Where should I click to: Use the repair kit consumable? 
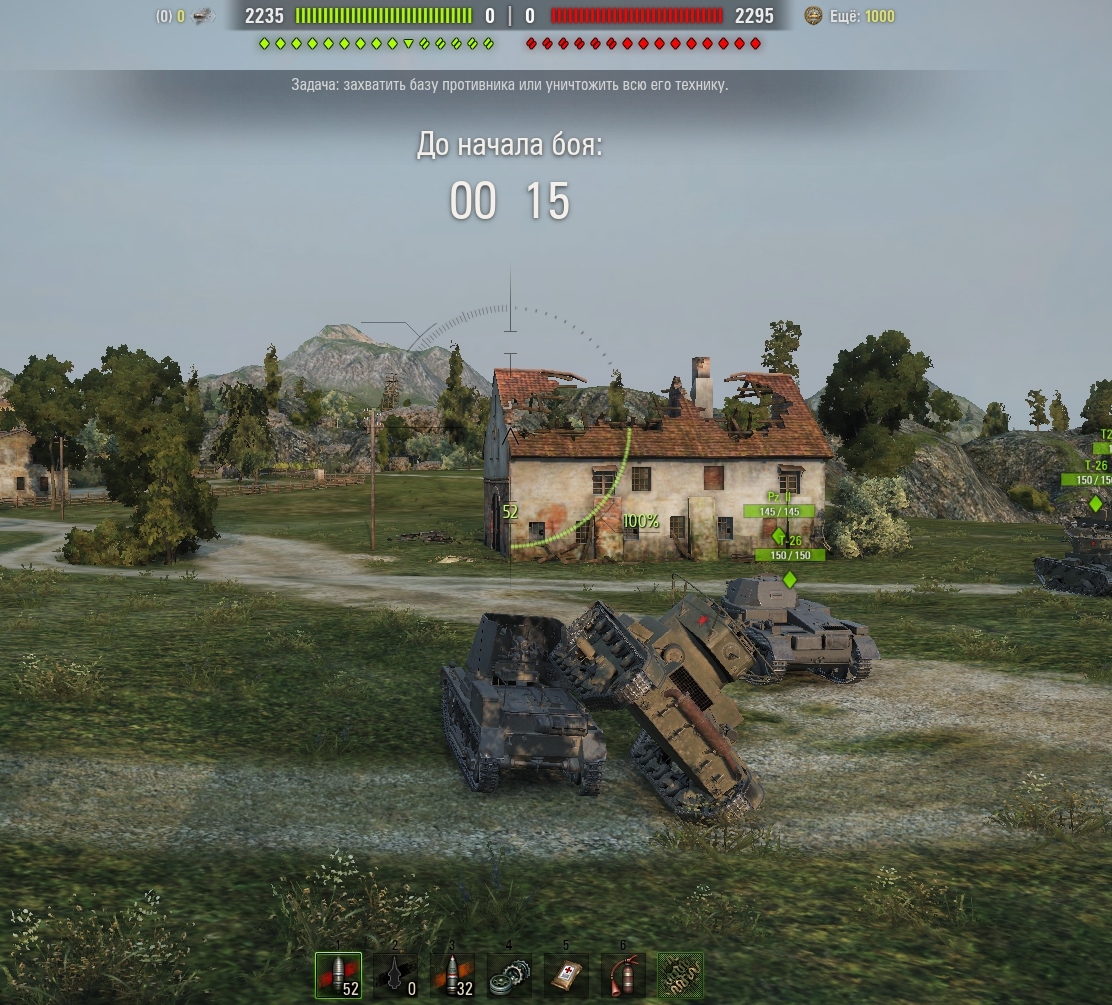click(x=509, y=975)
